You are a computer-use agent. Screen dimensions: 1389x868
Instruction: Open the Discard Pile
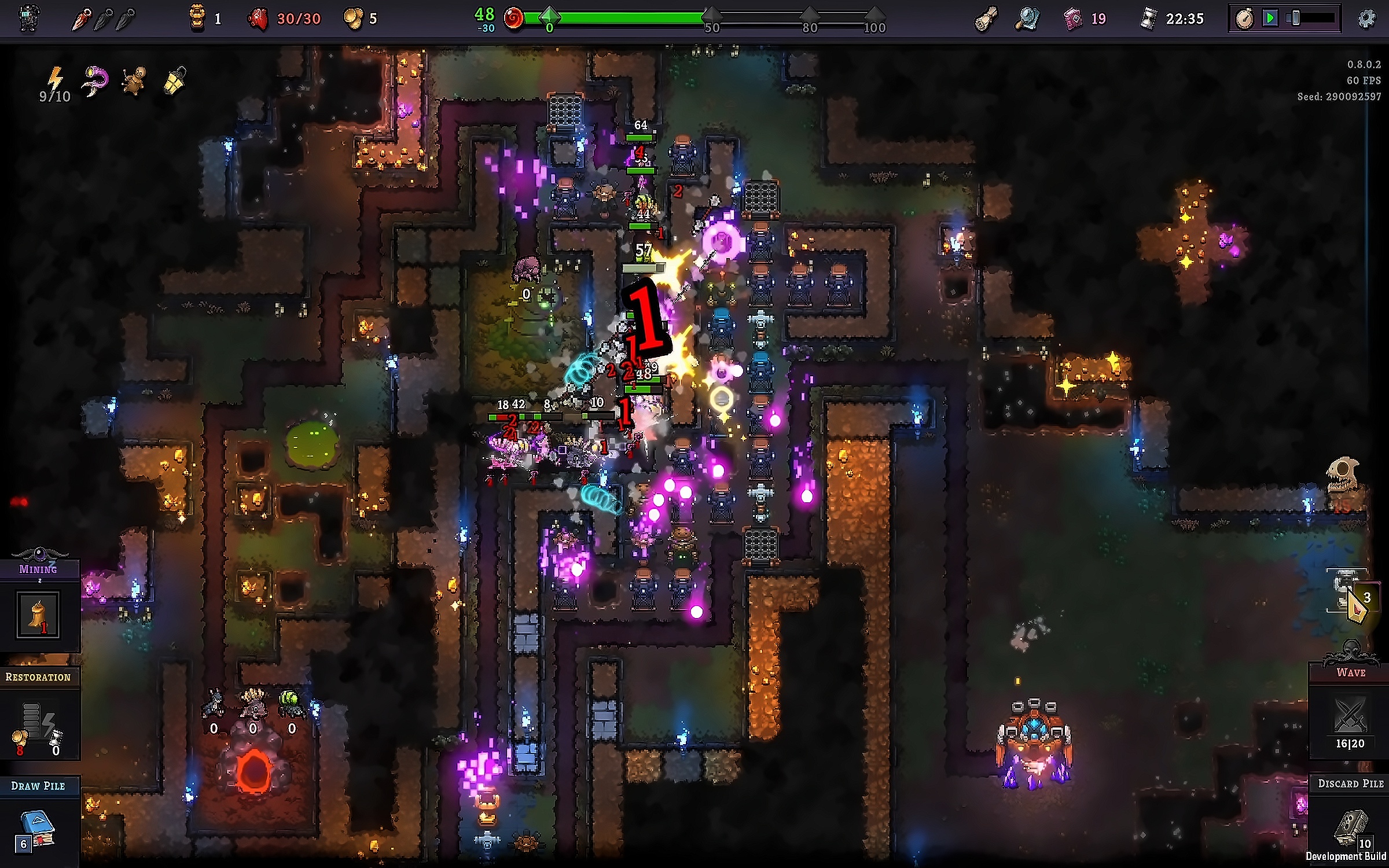(1351, 827)
